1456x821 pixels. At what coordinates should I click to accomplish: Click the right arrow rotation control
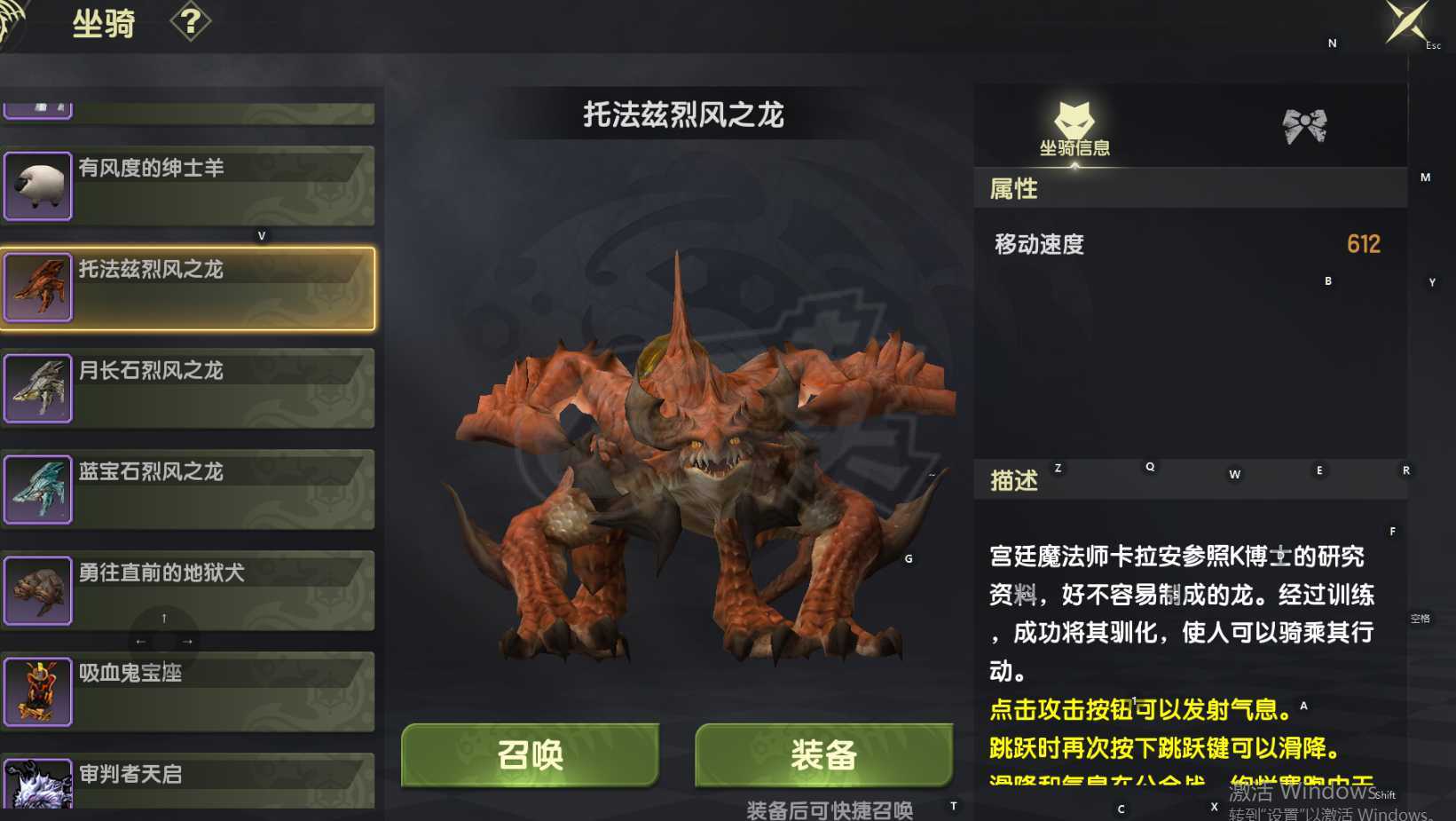click(x=185, y=640)
